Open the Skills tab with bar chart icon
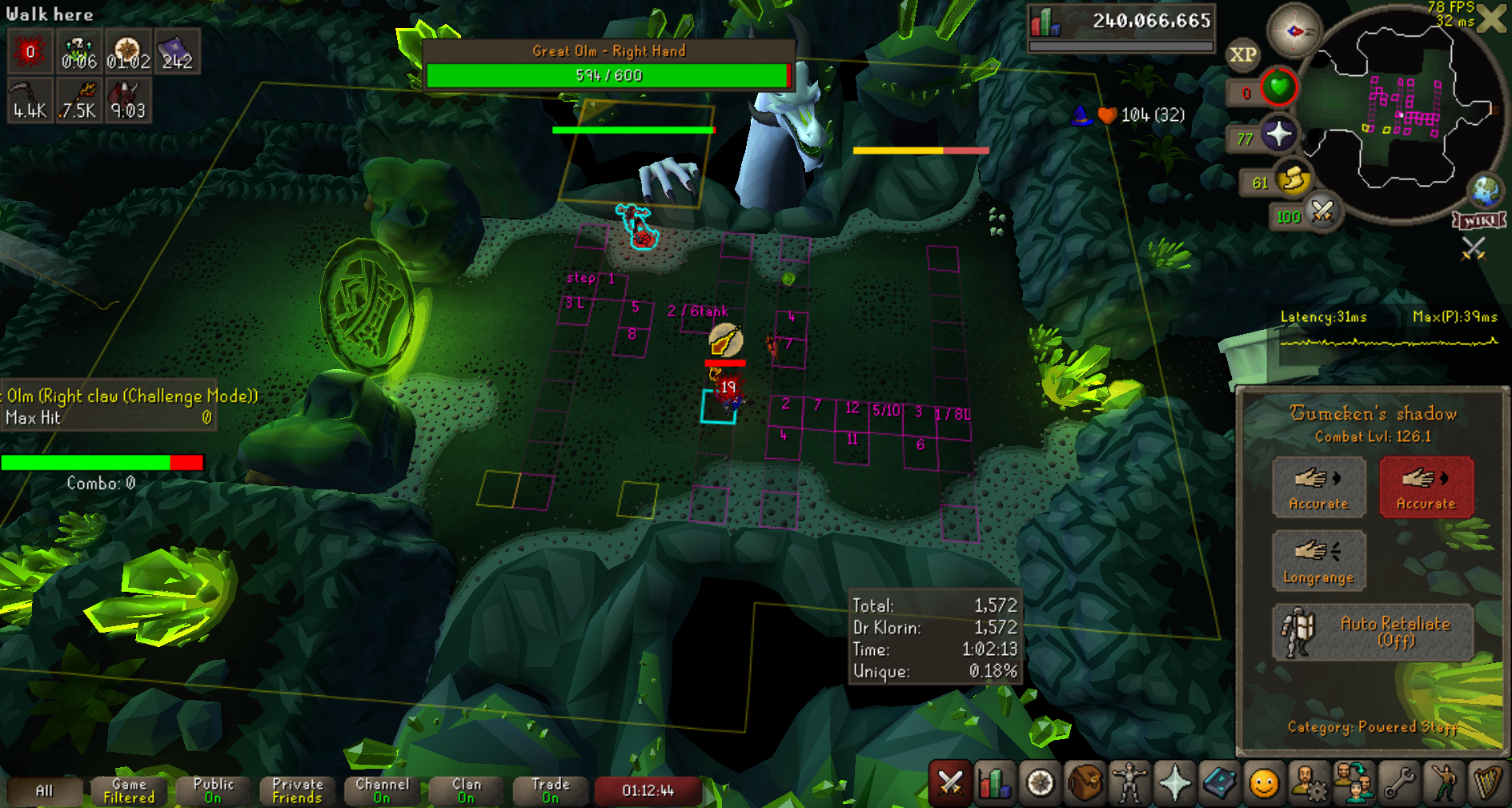1512x808 pixels. 994,782
